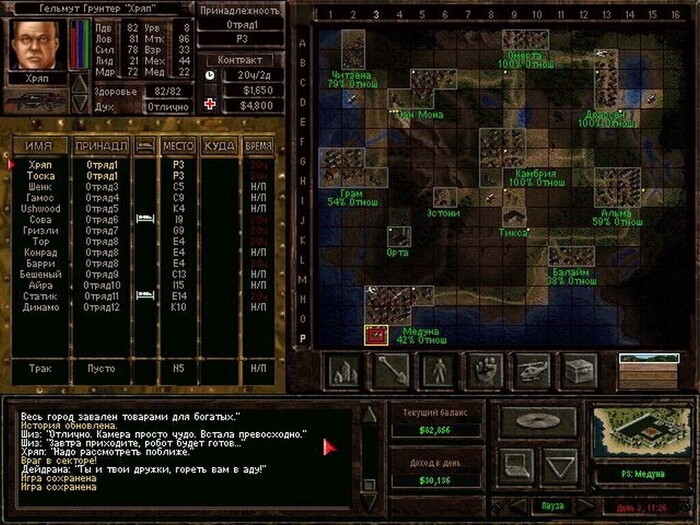Image resolution: width=700 pixels, height=525 pixels.
Task: Open the Контракт contract button
Action: (239, 59)
